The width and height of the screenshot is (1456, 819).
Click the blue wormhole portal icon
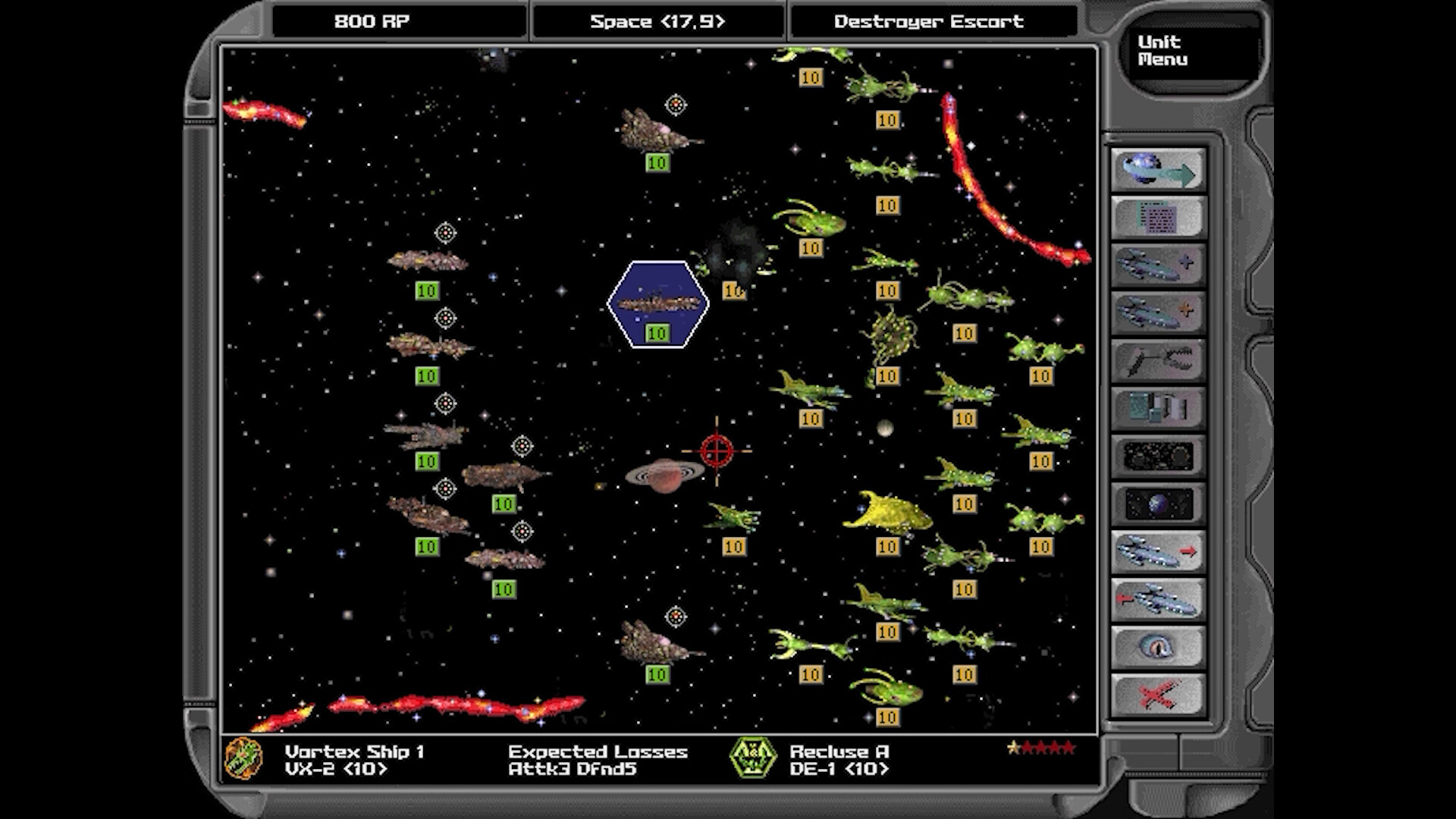pos(1159,644)
